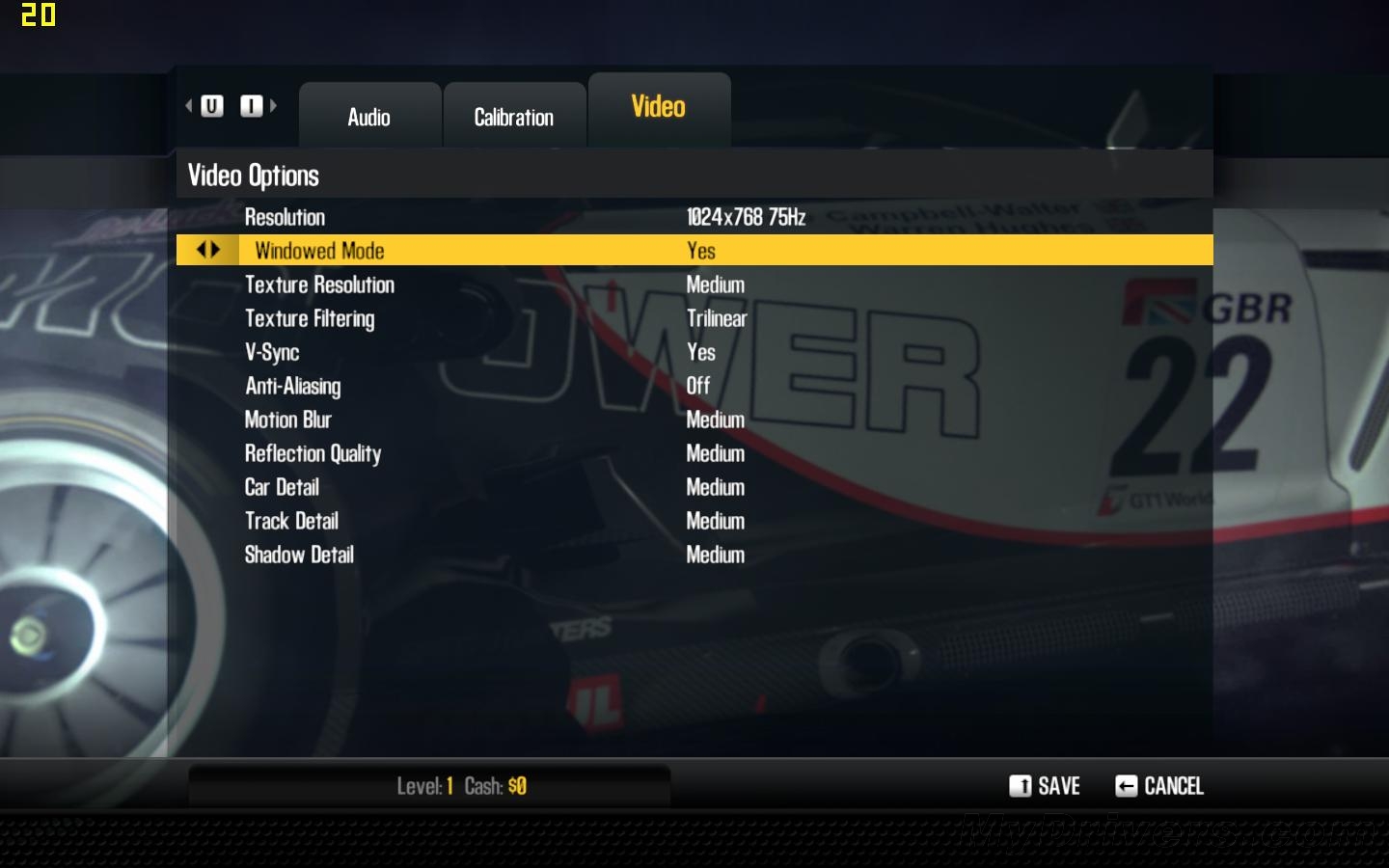Select the Car Detail option
Screen dimensions: 1389x868
[x=282, y=487]
